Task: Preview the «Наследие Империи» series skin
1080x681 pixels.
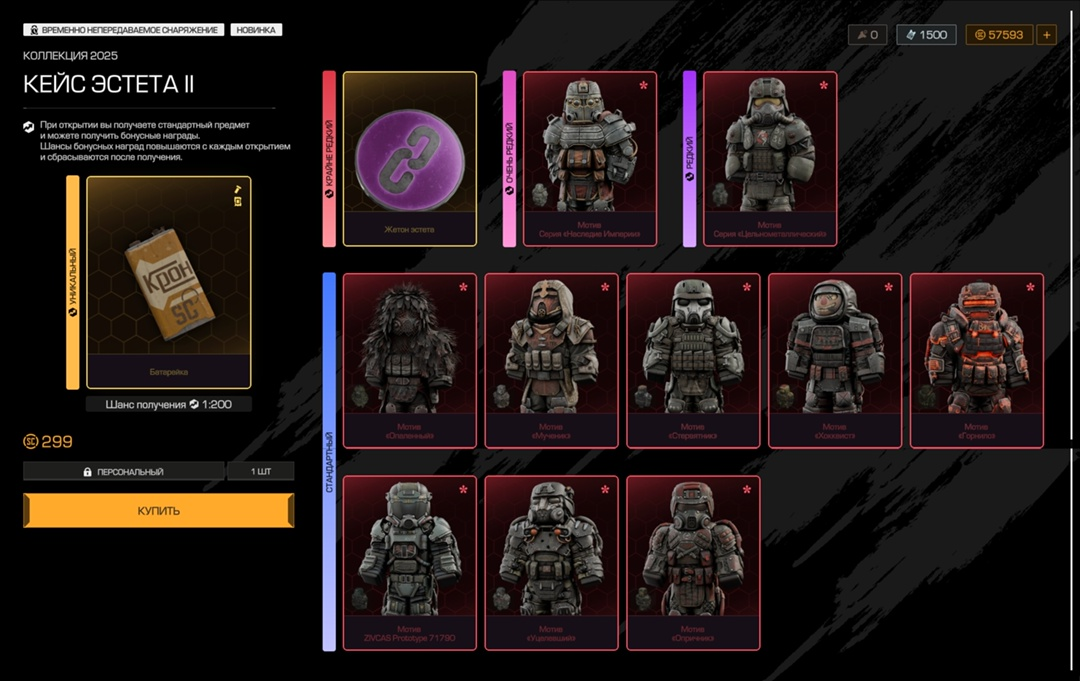Action: [590, 158]
